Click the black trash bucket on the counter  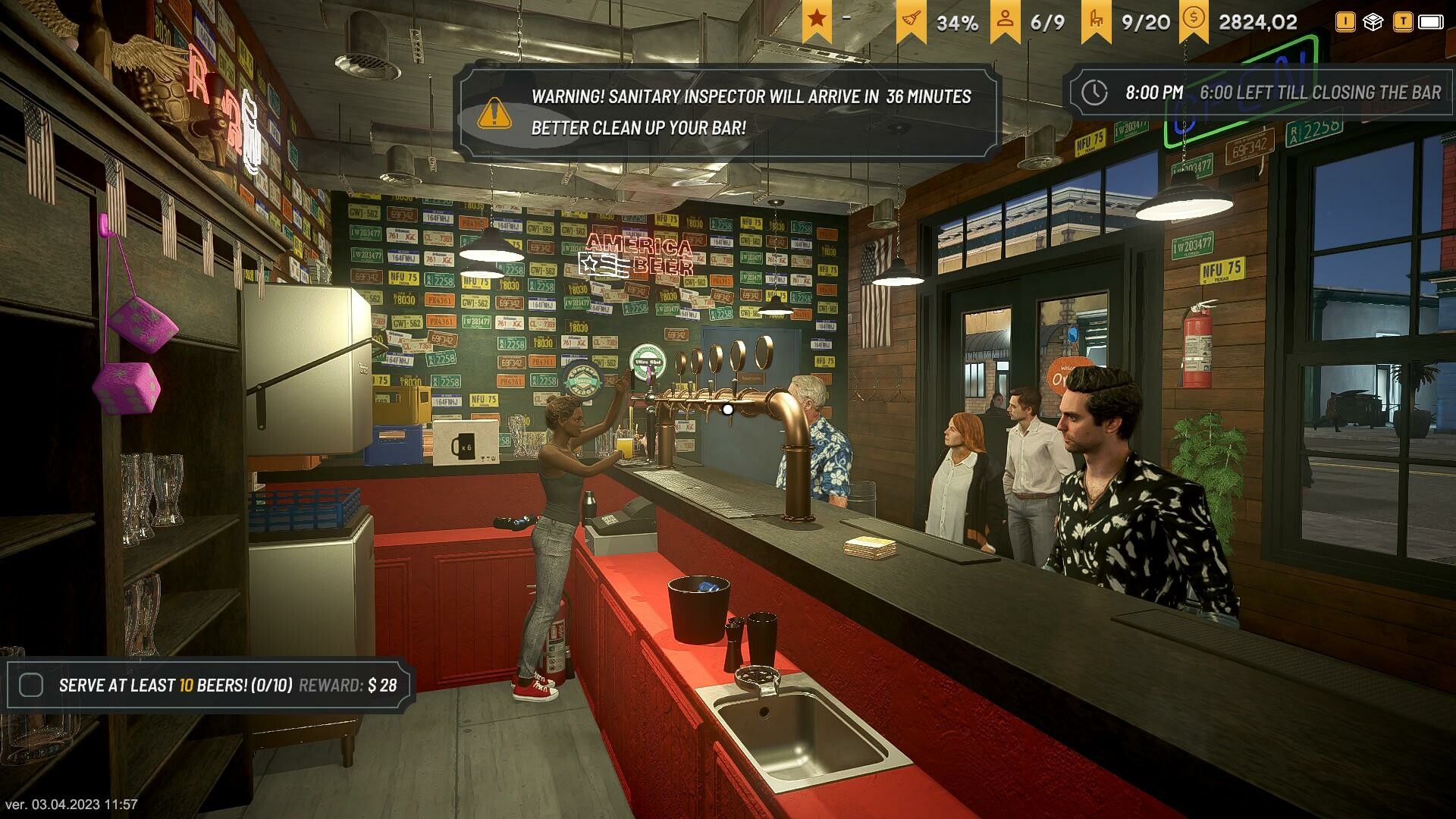point(698,607)
